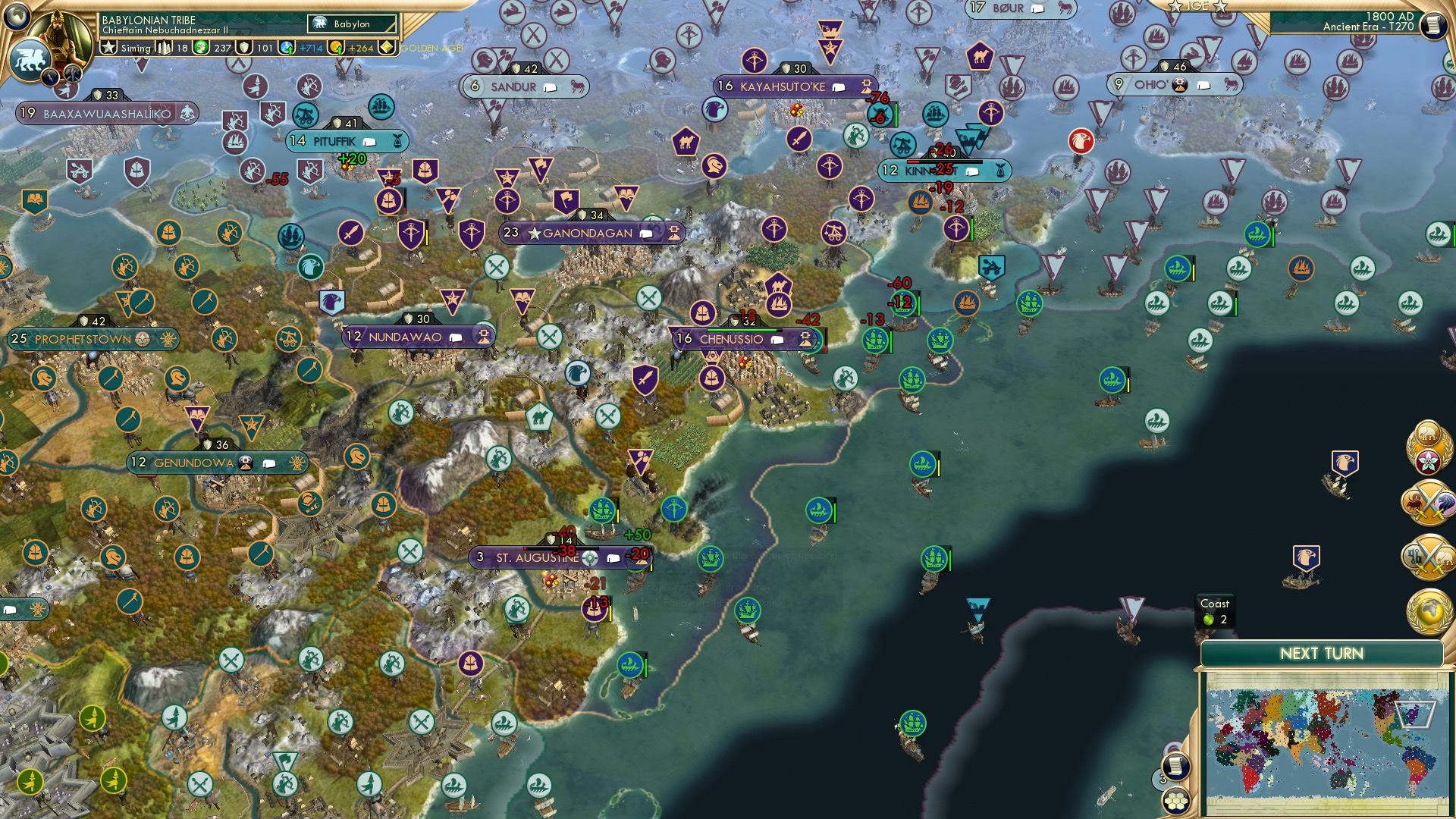The height and width of the screenshot is (819, 1456).
Task: Click the golden globe world notification medal
Action: tap(1430, 610)
